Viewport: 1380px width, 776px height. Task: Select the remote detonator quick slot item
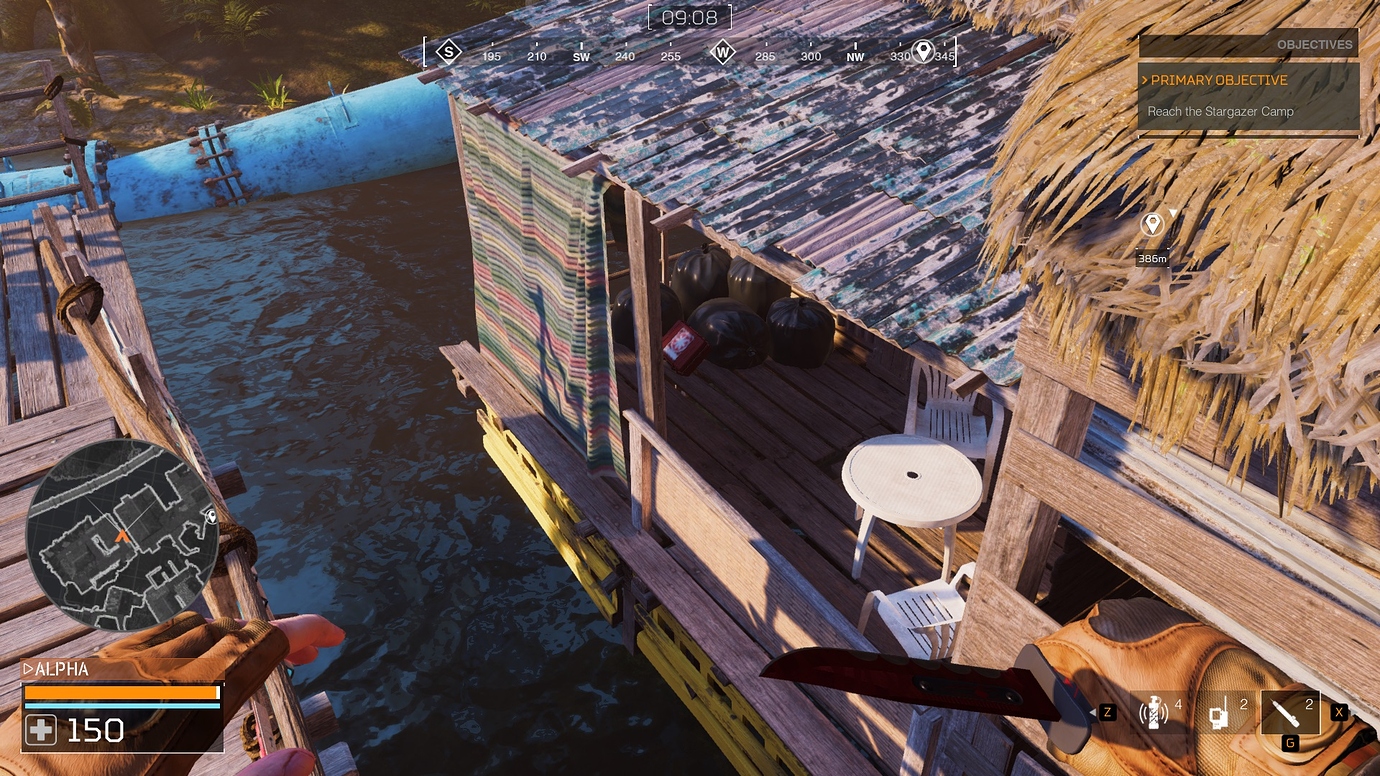(x=1218, y=712)
